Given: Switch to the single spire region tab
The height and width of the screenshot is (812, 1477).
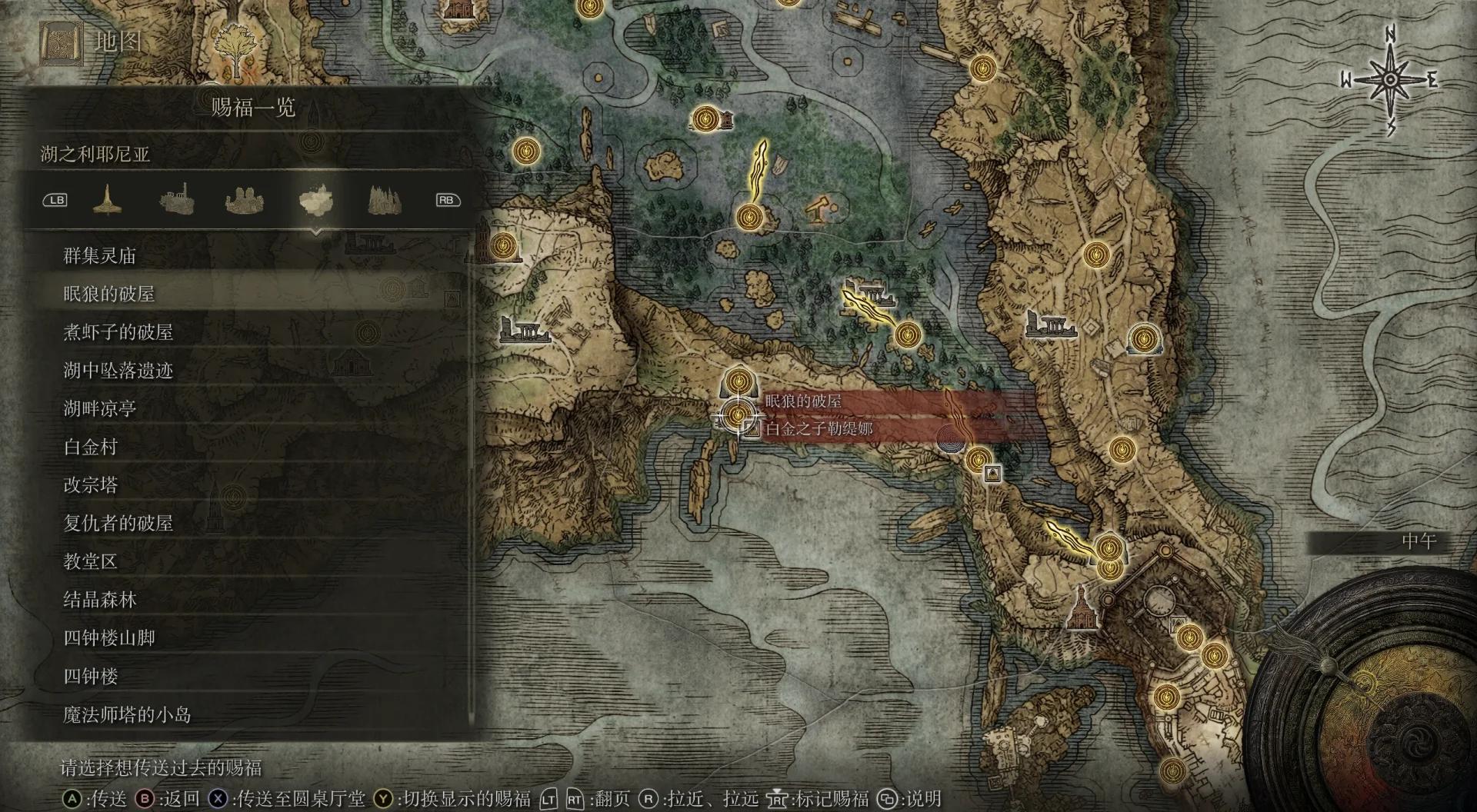Looking at the screenshot, I should point(107,201).
